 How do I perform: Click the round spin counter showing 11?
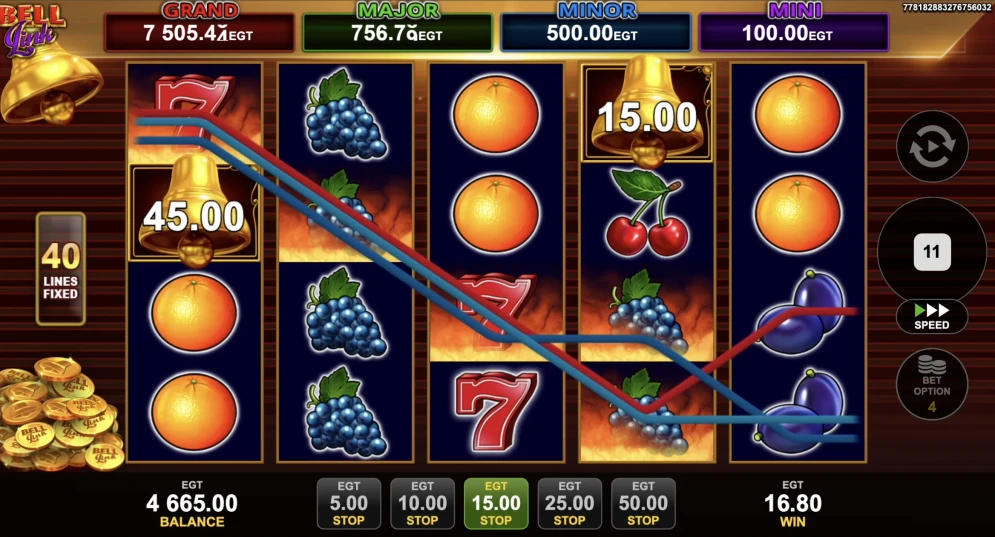coord(932,251)
